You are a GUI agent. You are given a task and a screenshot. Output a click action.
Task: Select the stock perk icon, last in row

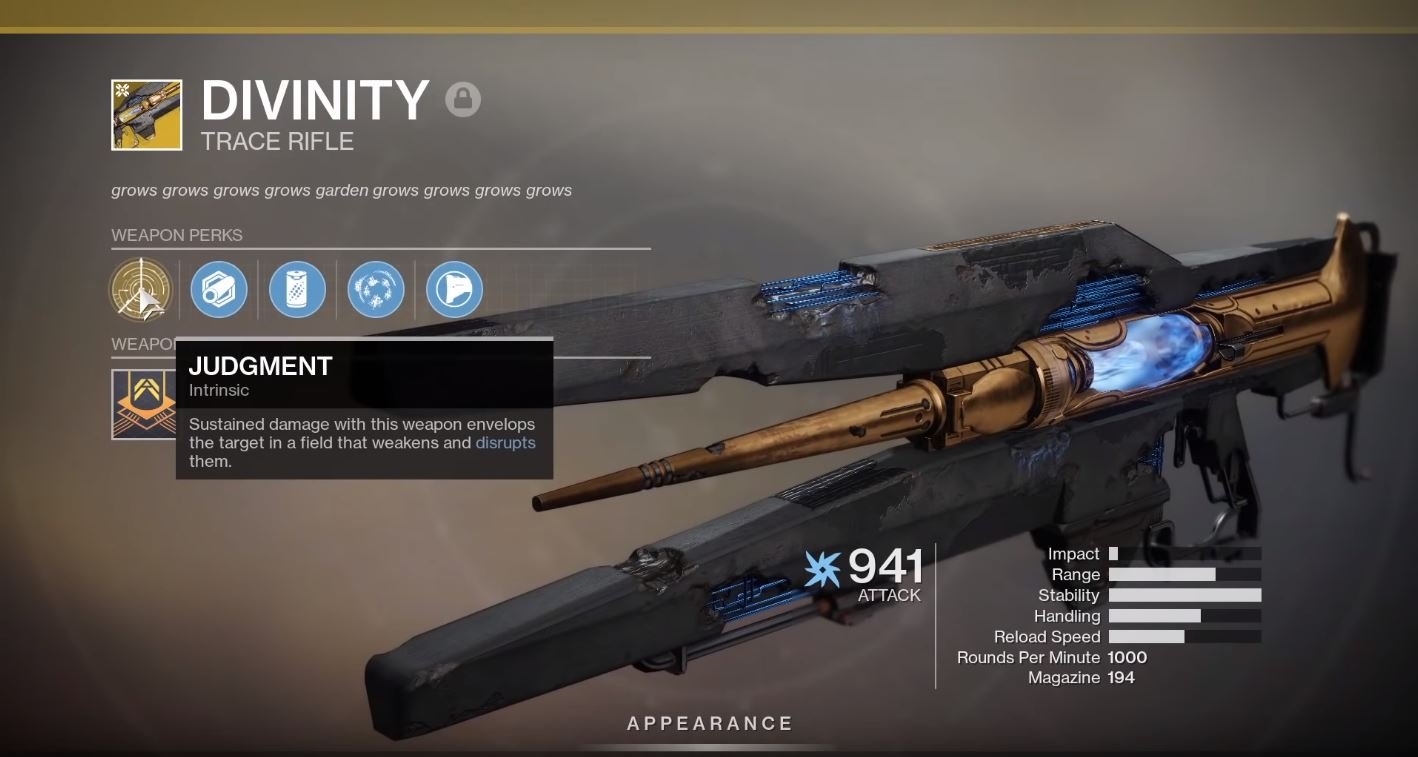point(455,289)
